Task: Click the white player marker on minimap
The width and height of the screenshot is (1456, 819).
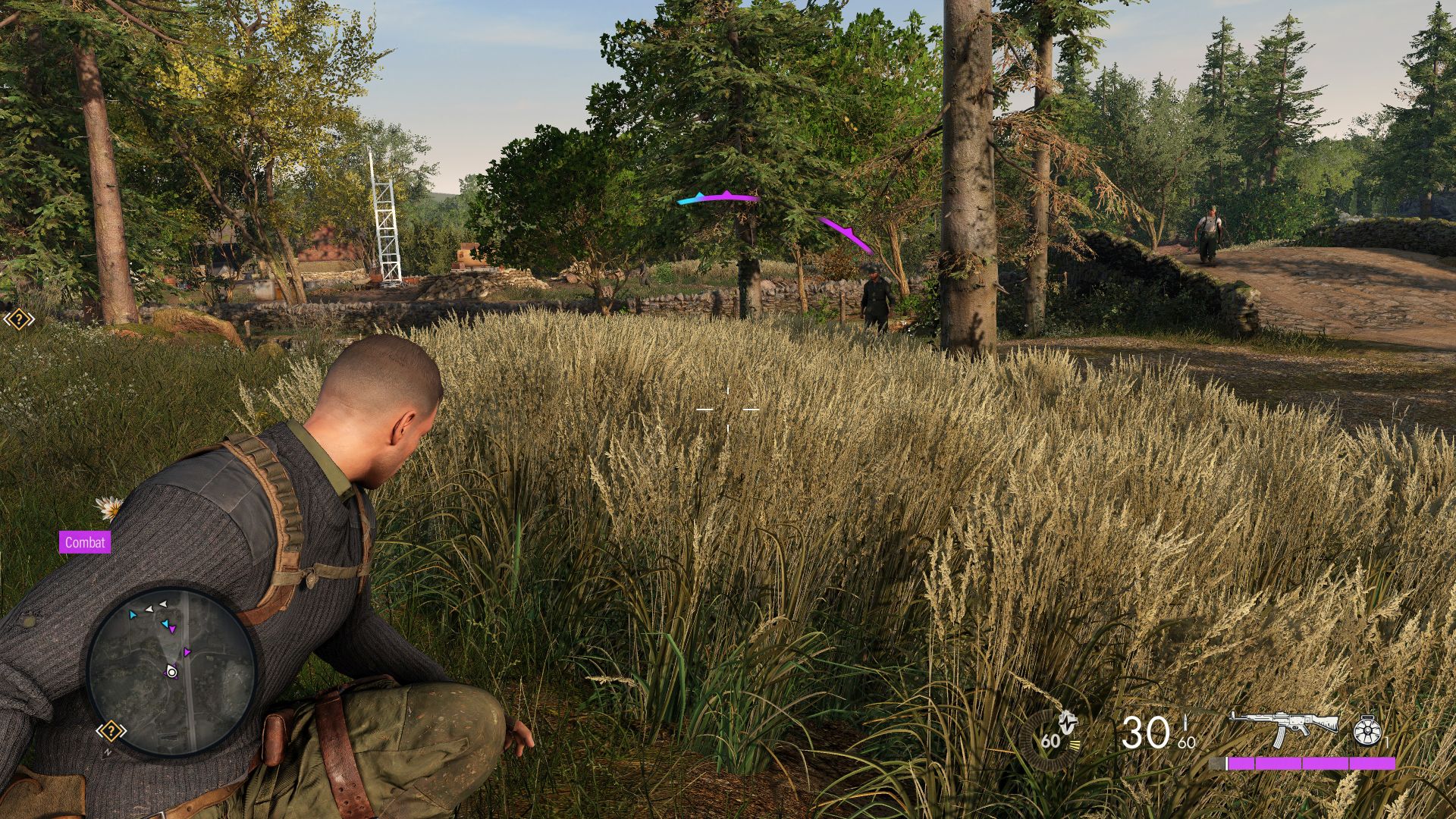Action: [172, 672]
